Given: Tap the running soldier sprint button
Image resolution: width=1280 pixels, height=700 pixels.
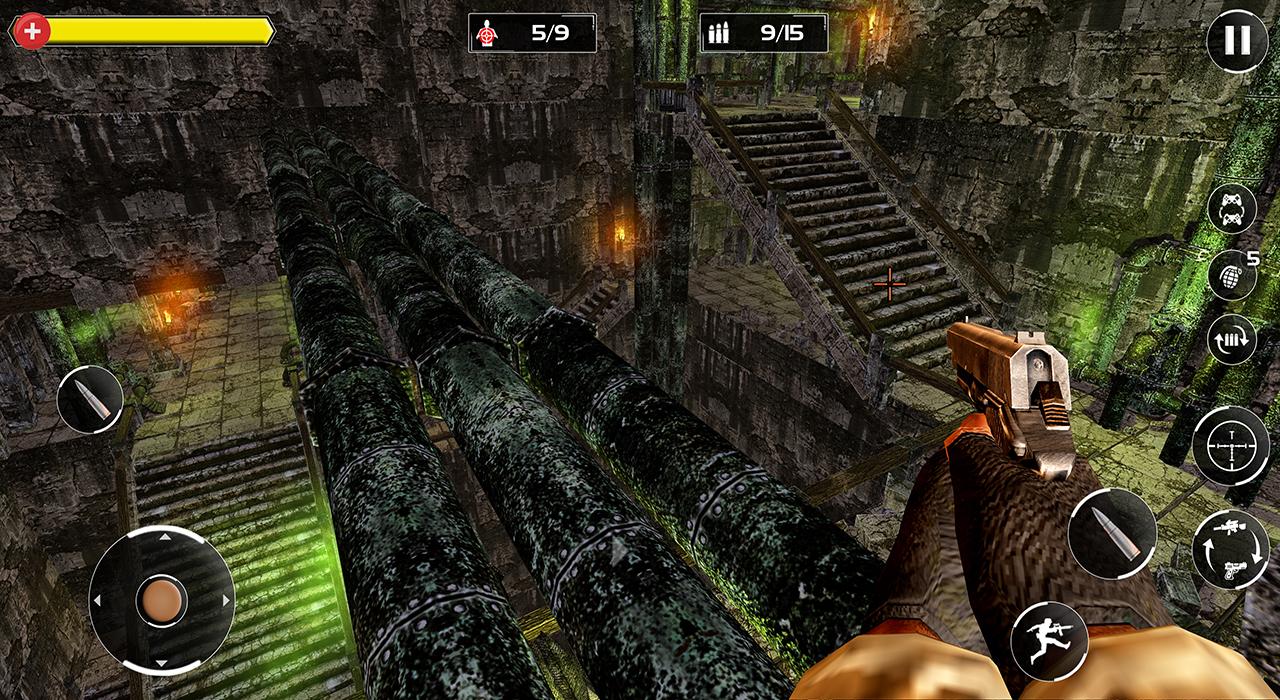Looking at the screenshot, I should point(1049,641).
